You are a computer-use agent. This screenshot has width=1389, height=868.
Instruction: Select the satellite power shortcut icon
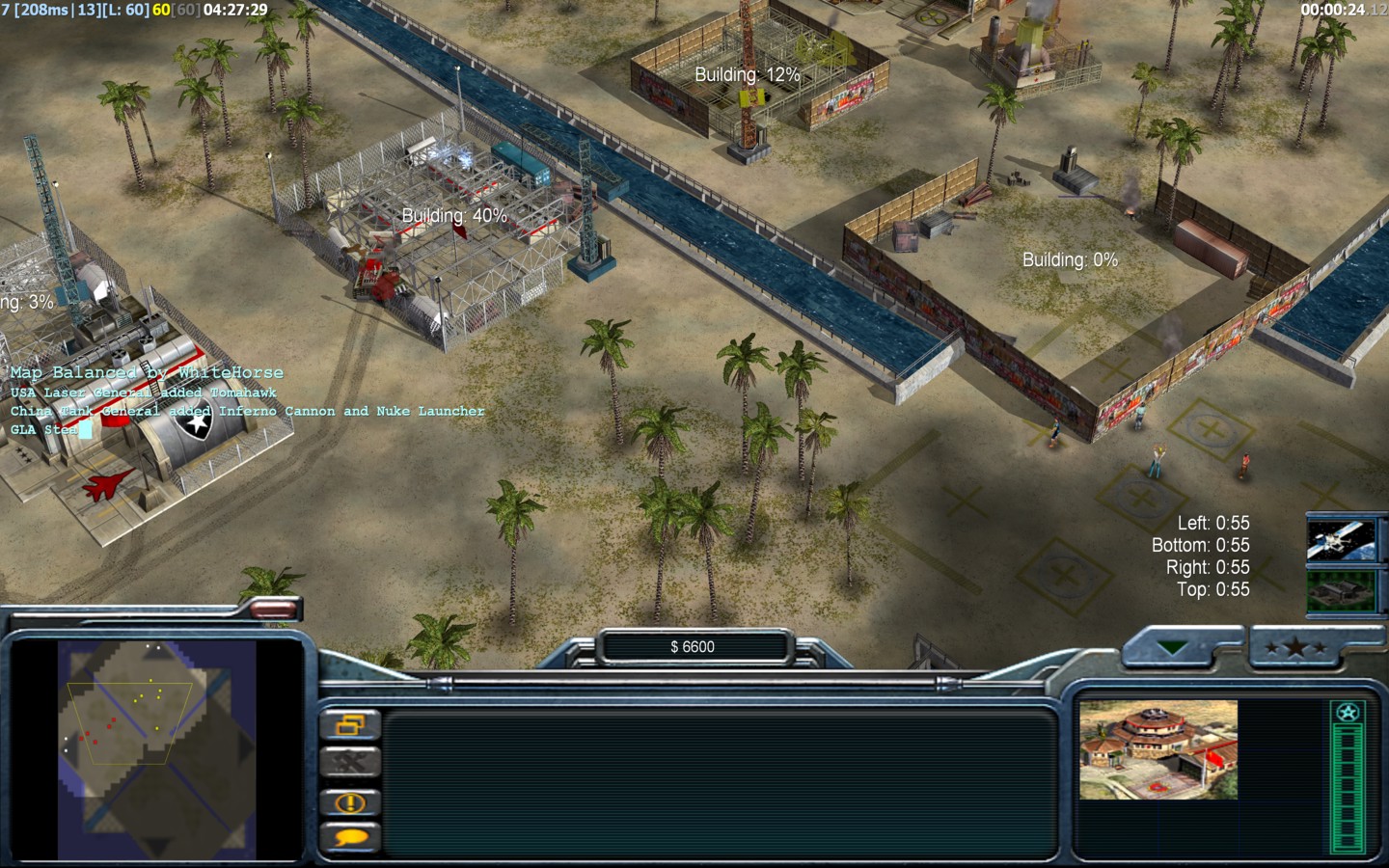pos(1340,540)
